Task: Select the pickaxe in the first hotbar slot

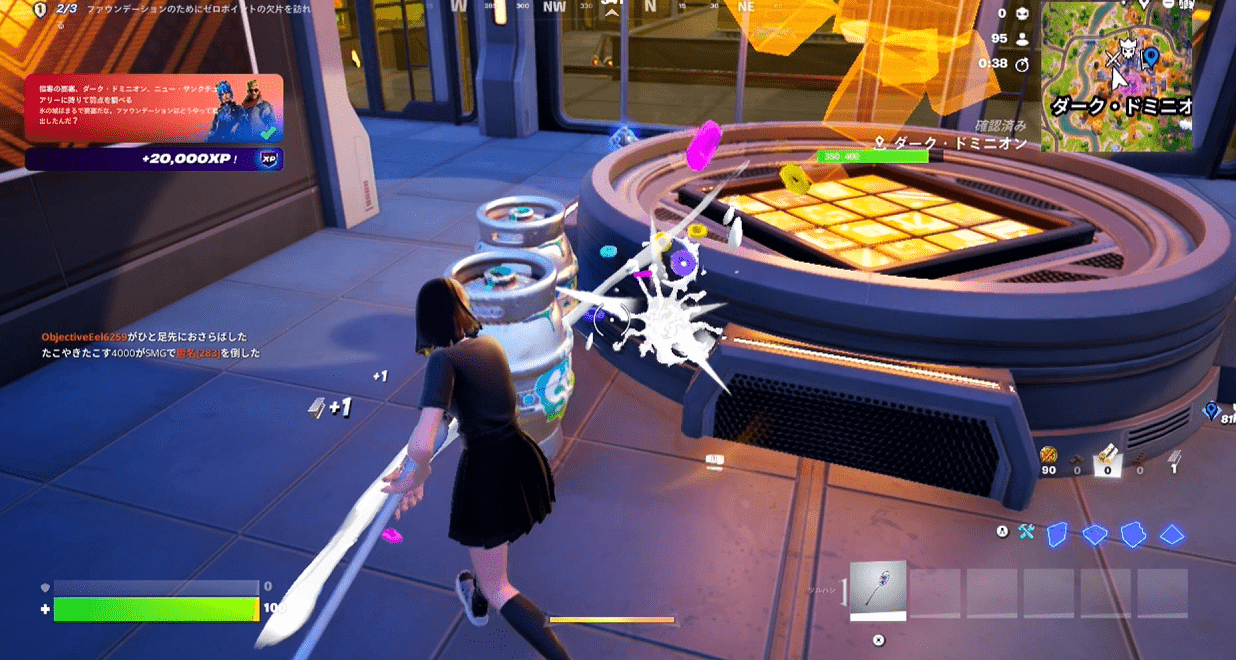Action: click(x=878, y=590)
